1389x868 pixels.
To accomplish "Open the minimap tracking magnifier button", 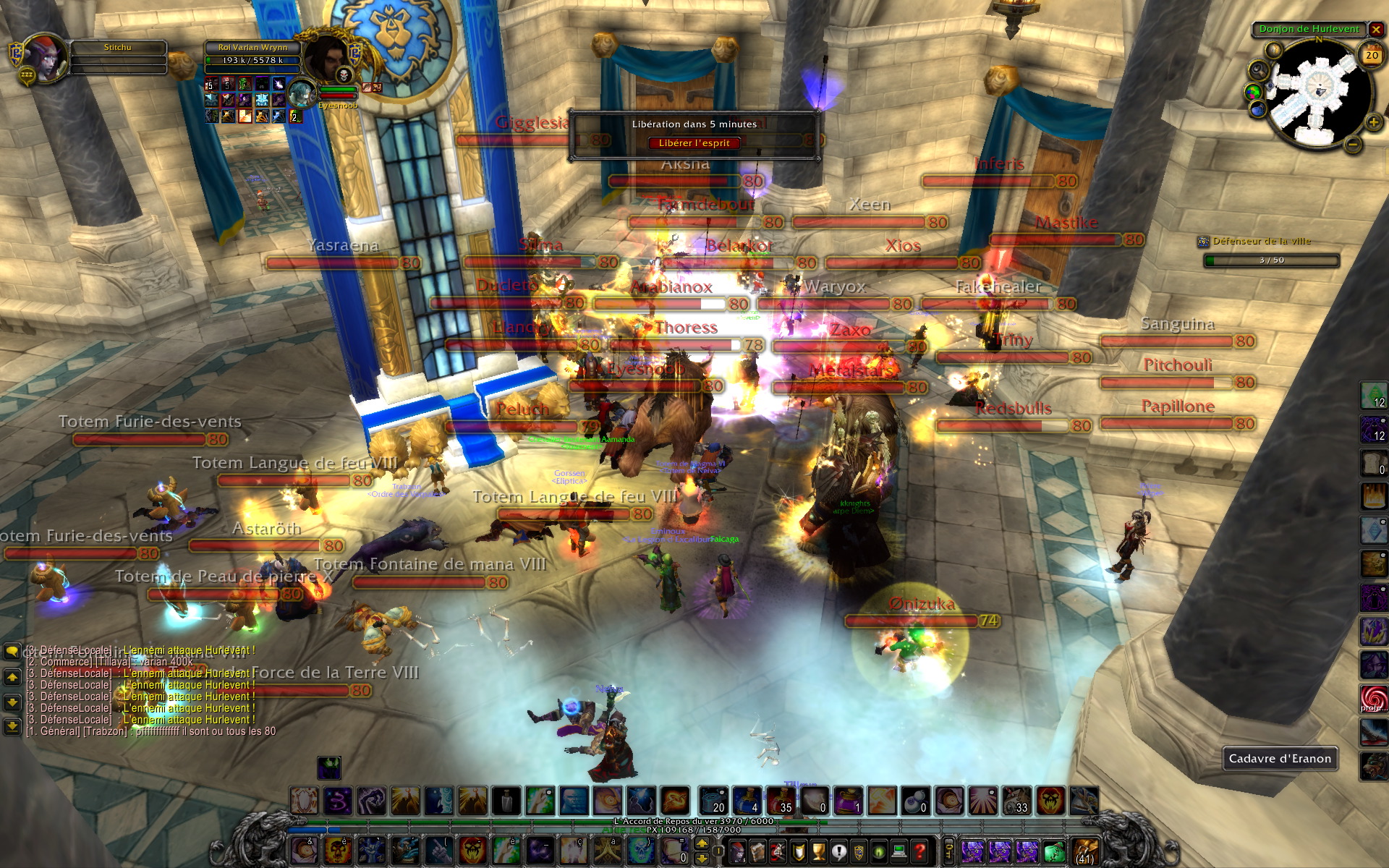I will pos(1258,70).
